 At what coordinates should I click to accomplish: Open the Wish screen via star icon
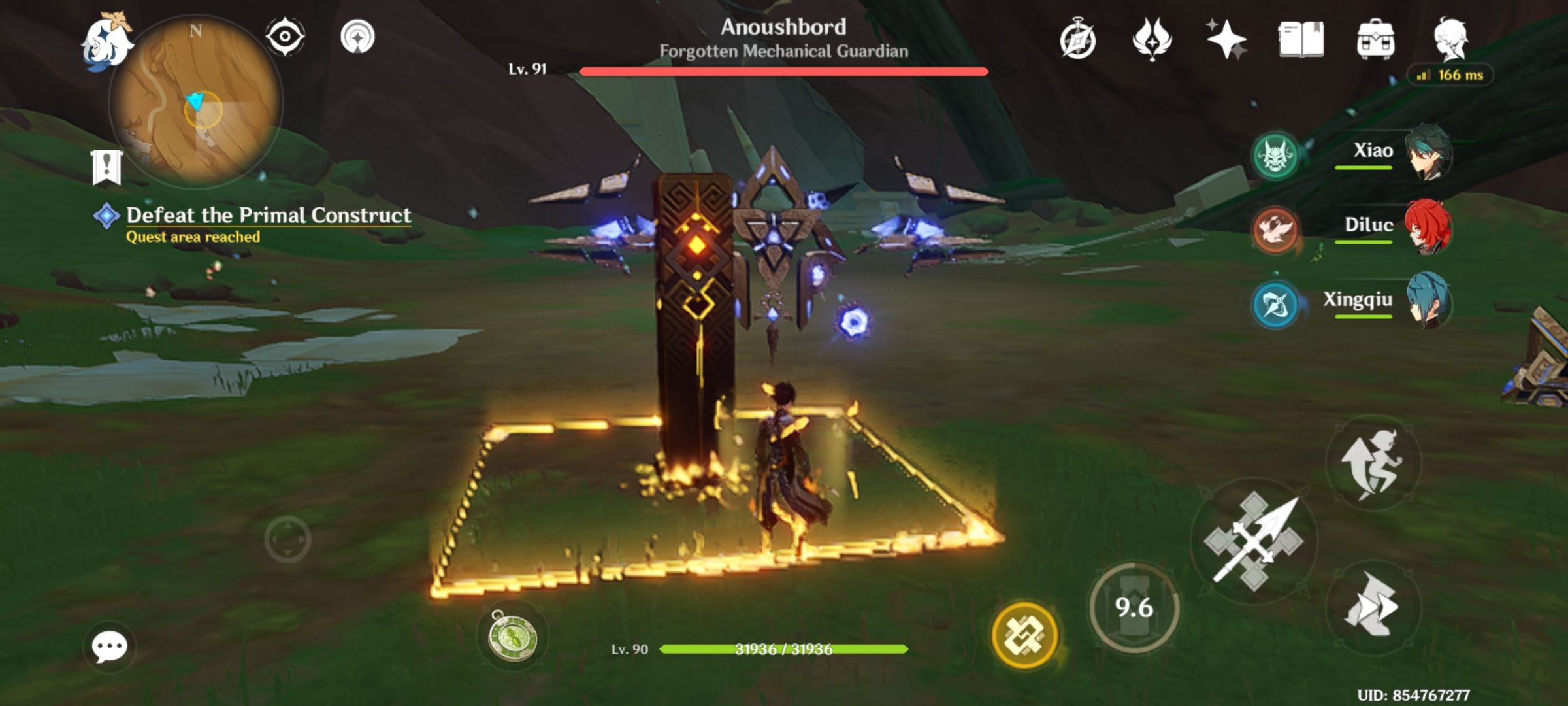click(1226, 39)
